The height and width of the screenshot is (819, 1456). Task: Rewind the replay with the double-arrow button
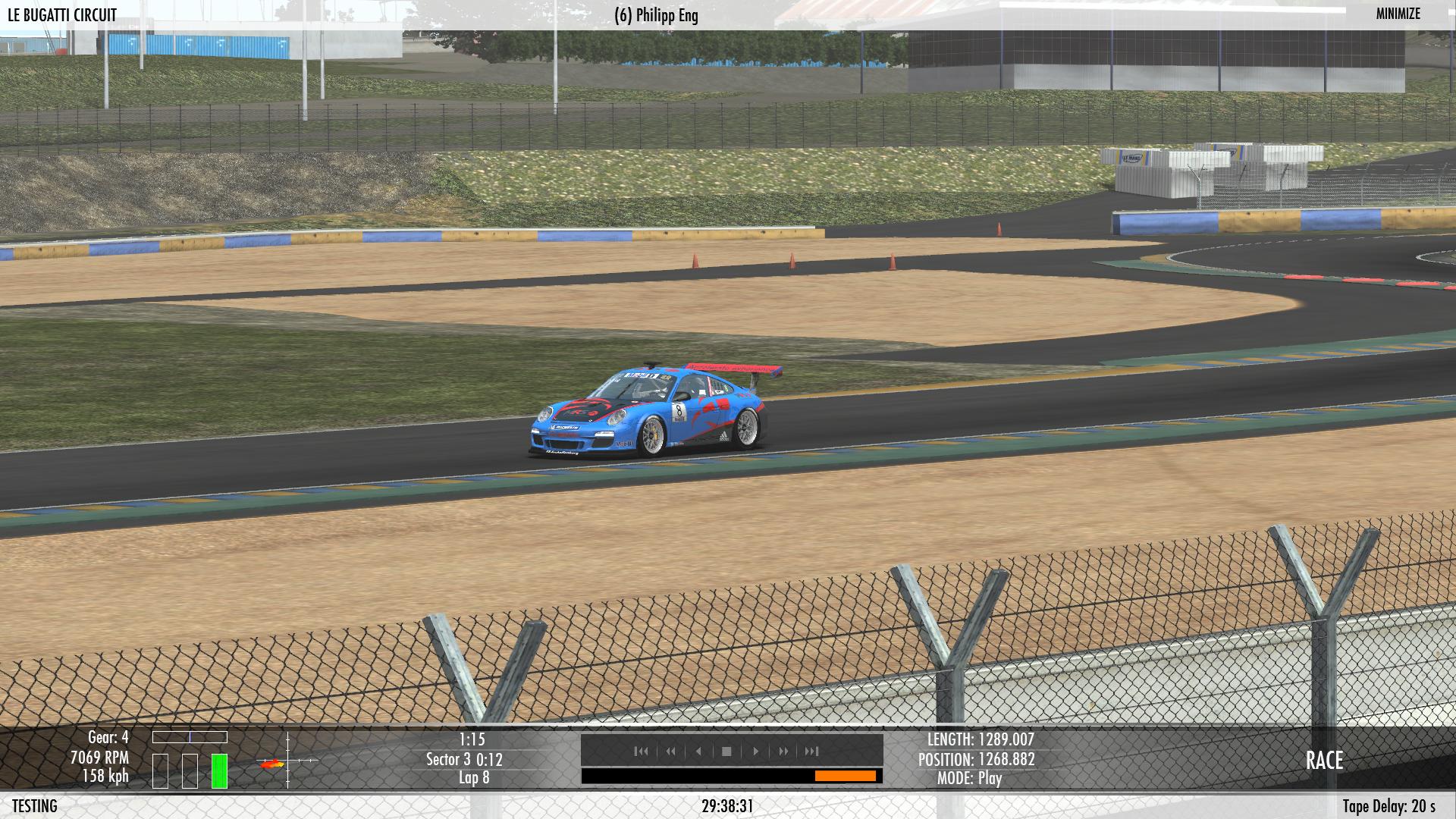pos(670,752)
